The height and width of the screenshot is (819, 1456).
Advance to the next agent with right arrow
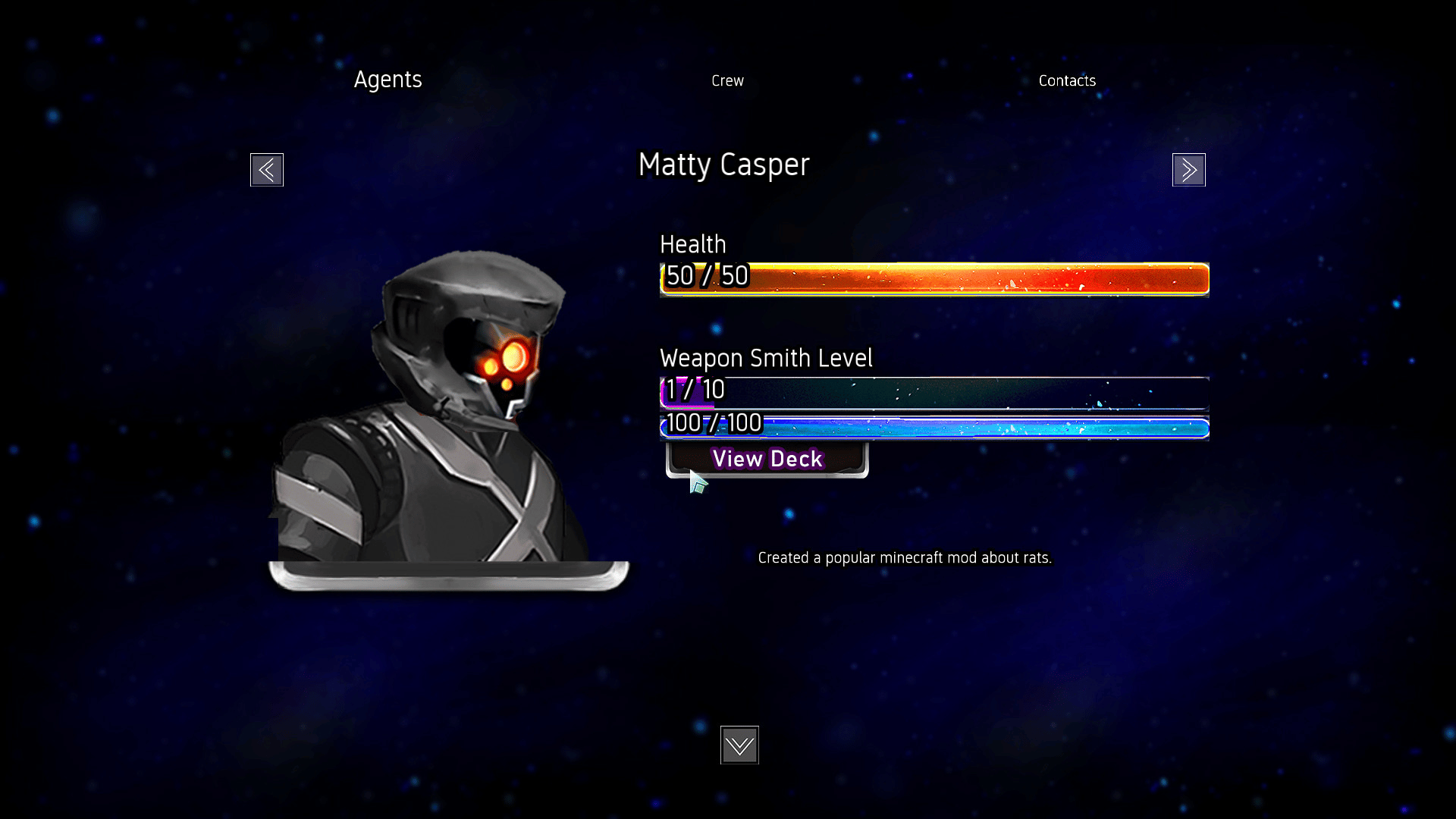pyautogui.click(x=1188, y=170)
